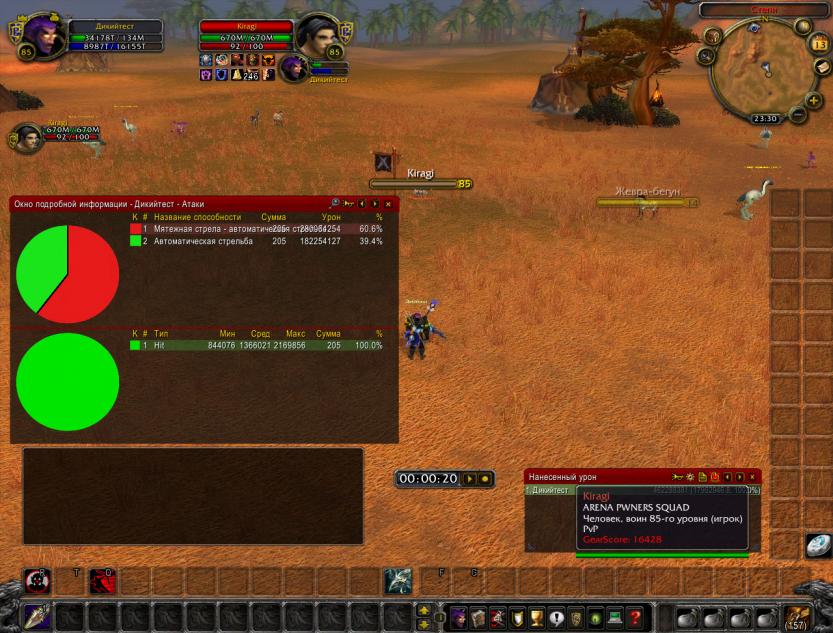
Task: Close the Нанесенный урон damage meter window
Action: 752,477
